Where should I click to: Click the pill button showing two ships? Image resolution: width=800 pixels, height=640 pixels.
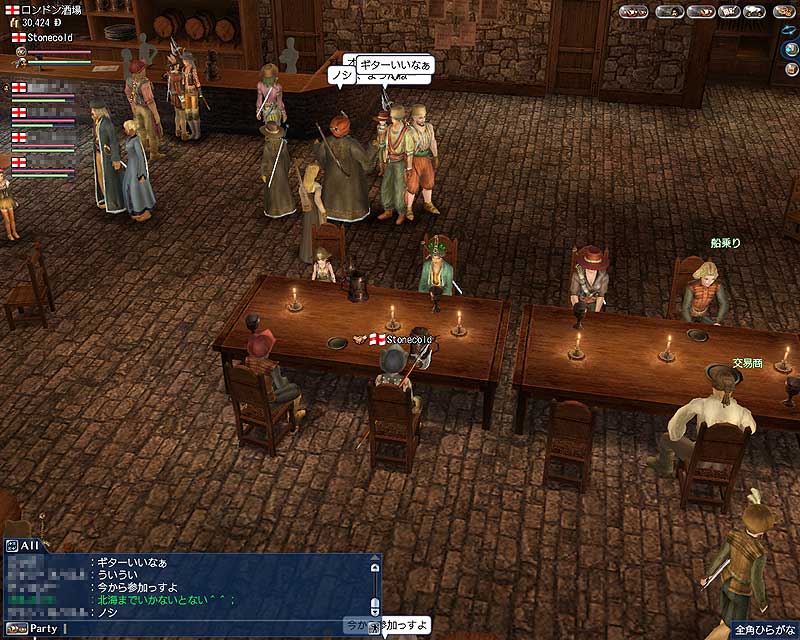pyautogui.click(x=634, y=12)
